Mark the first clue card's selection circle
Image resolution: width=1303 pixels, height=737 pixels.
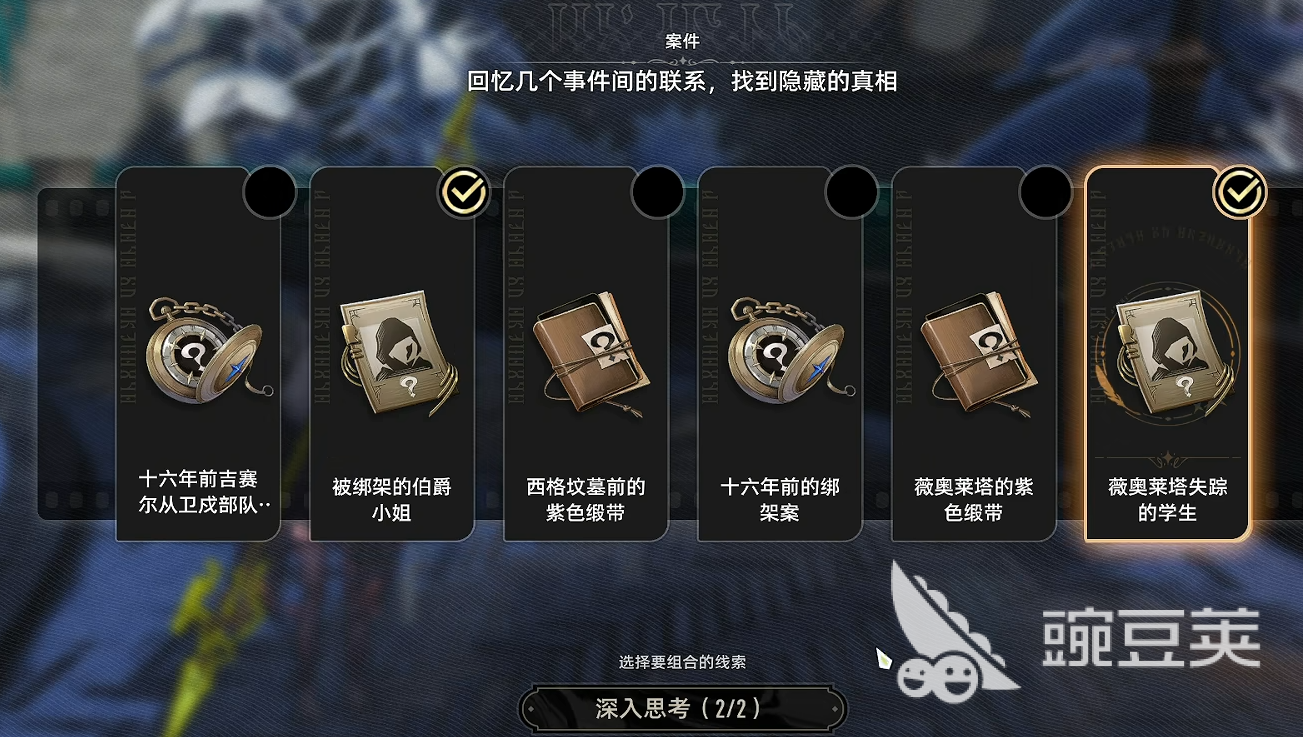click(269, 191)
